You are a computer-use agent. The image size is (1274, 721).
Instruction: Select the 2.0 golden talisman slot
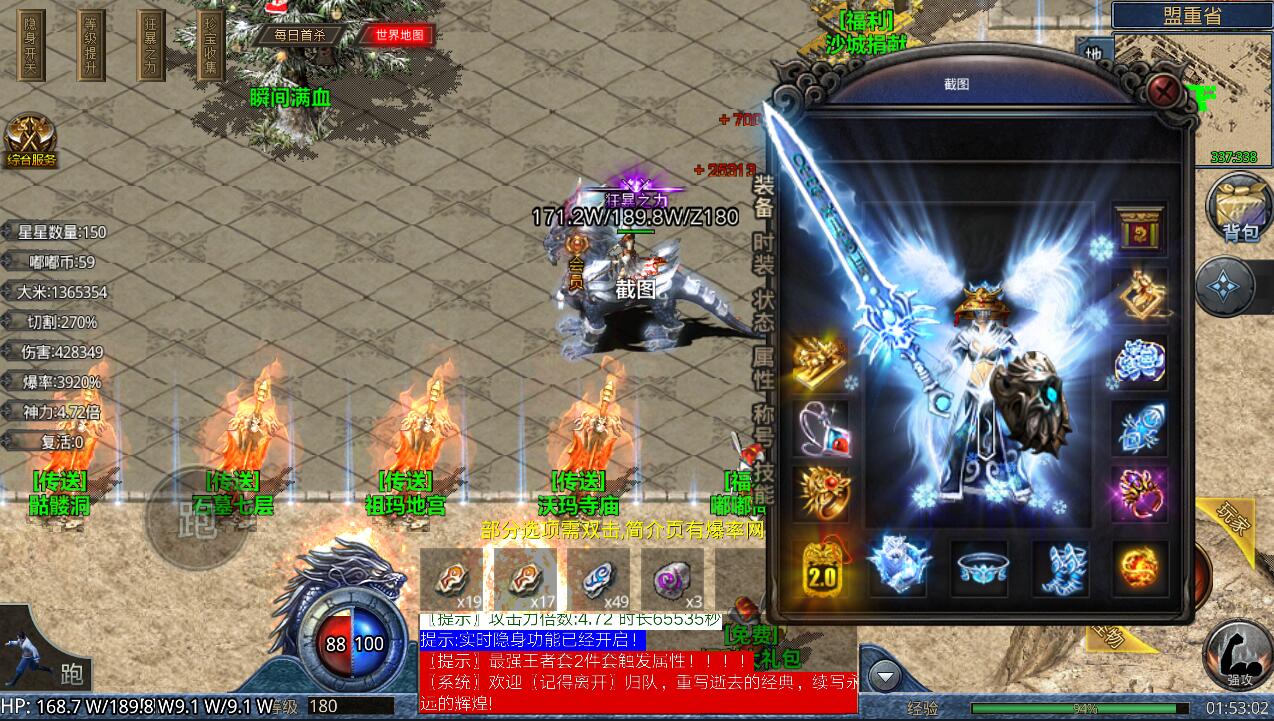(821, 568)
